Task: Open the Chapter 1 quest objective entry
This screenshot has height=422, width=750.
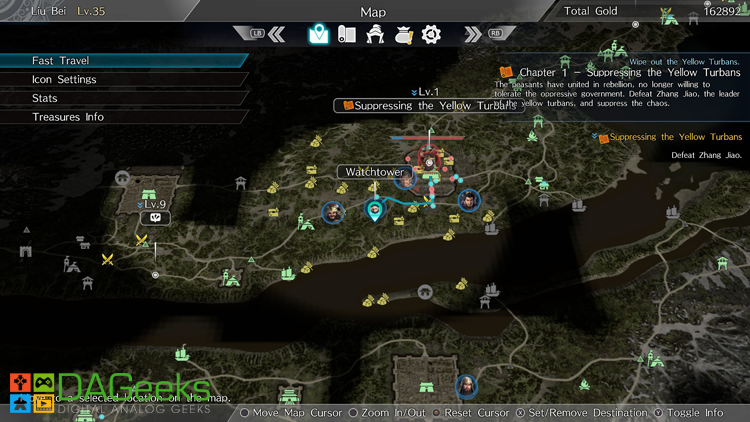Action: [x=620, y=73]
